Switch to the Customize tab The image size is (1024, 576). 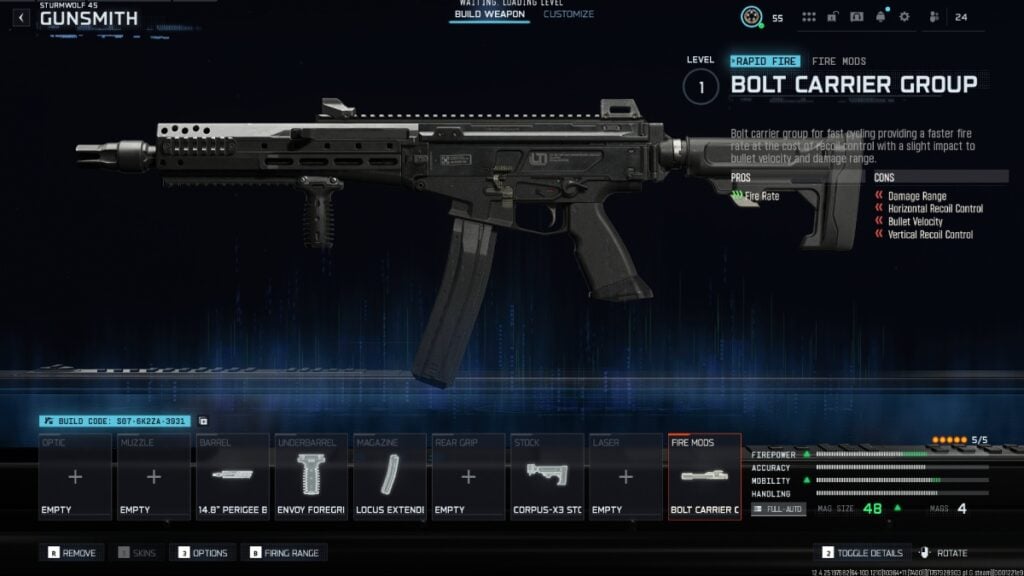click(x=568, y=15)
